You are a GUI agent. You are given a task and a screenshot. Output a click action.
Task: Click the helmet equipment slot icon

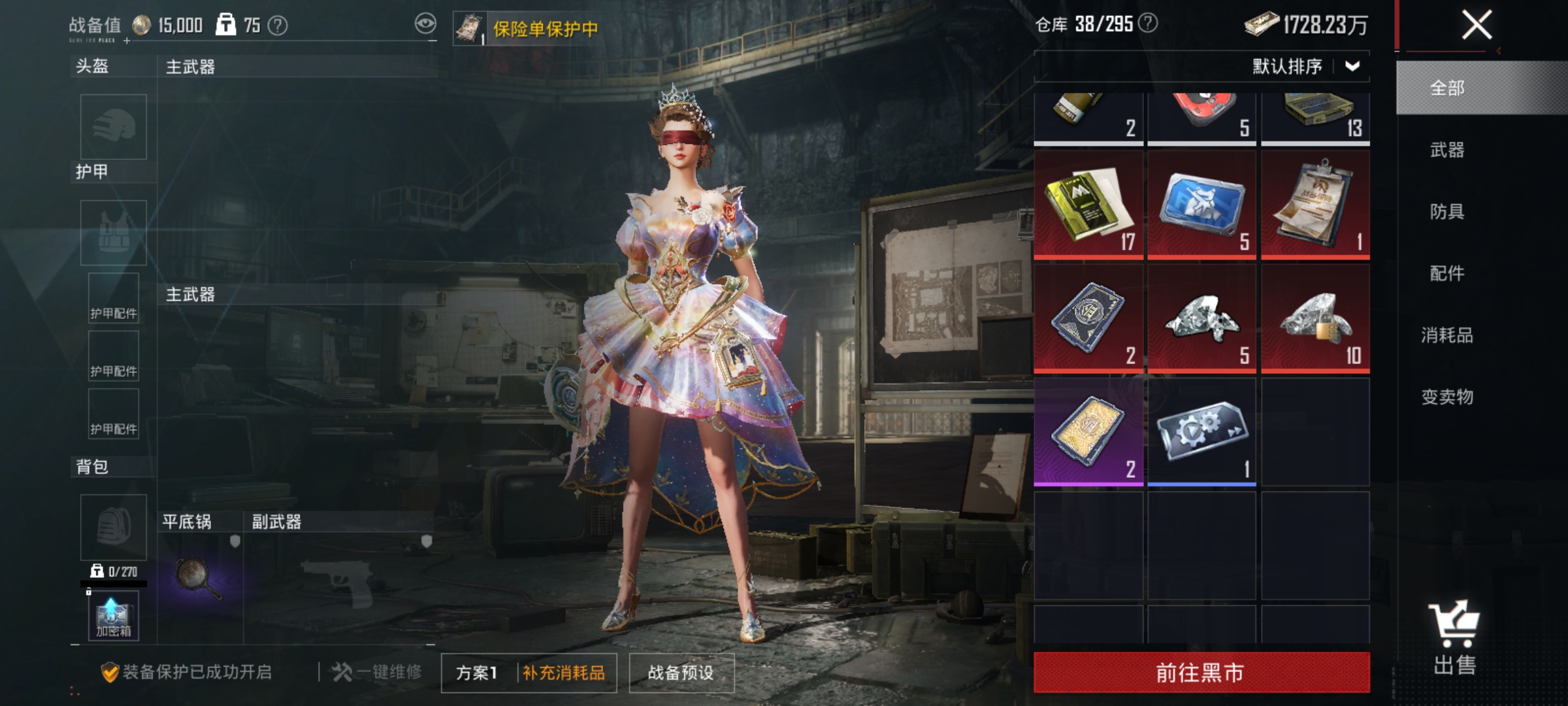(112, 126)
